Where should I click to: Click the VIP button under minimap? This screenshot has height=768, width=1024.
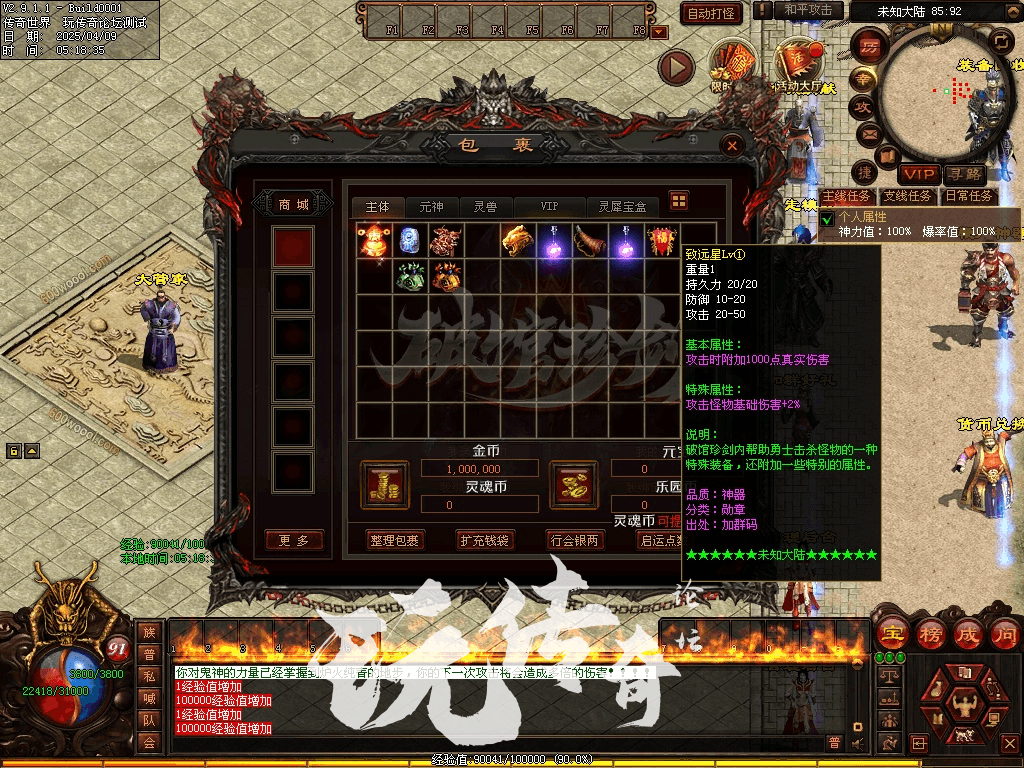tap(916, 174)
